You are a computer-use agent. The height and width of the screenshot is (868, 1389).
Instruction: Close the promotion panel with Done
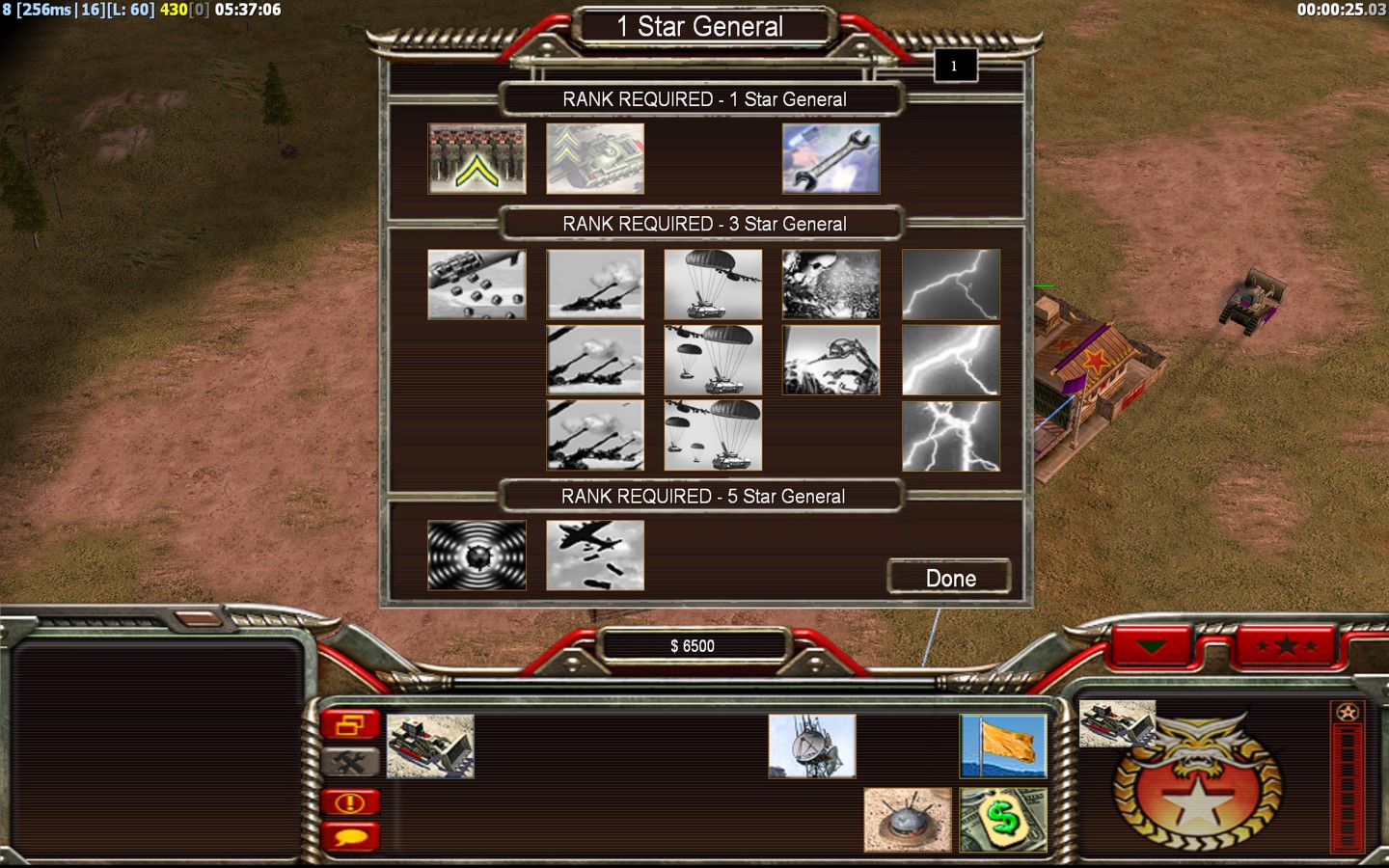(949, 578)
